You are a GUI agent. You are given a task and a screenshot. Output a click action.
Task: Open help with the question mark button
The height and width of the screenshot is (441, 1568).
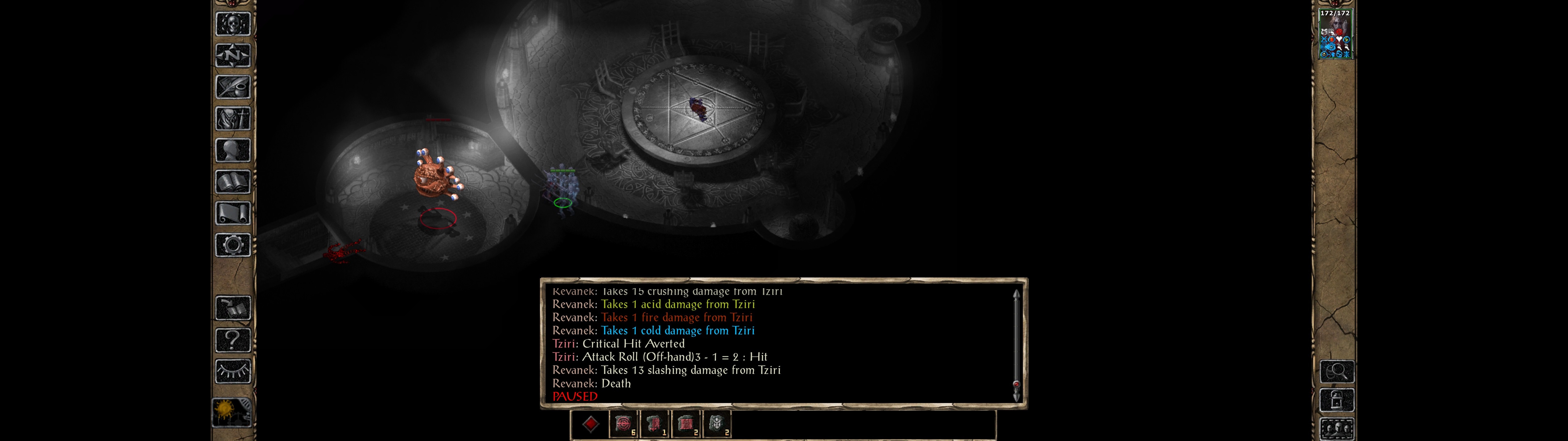point(232,340)
